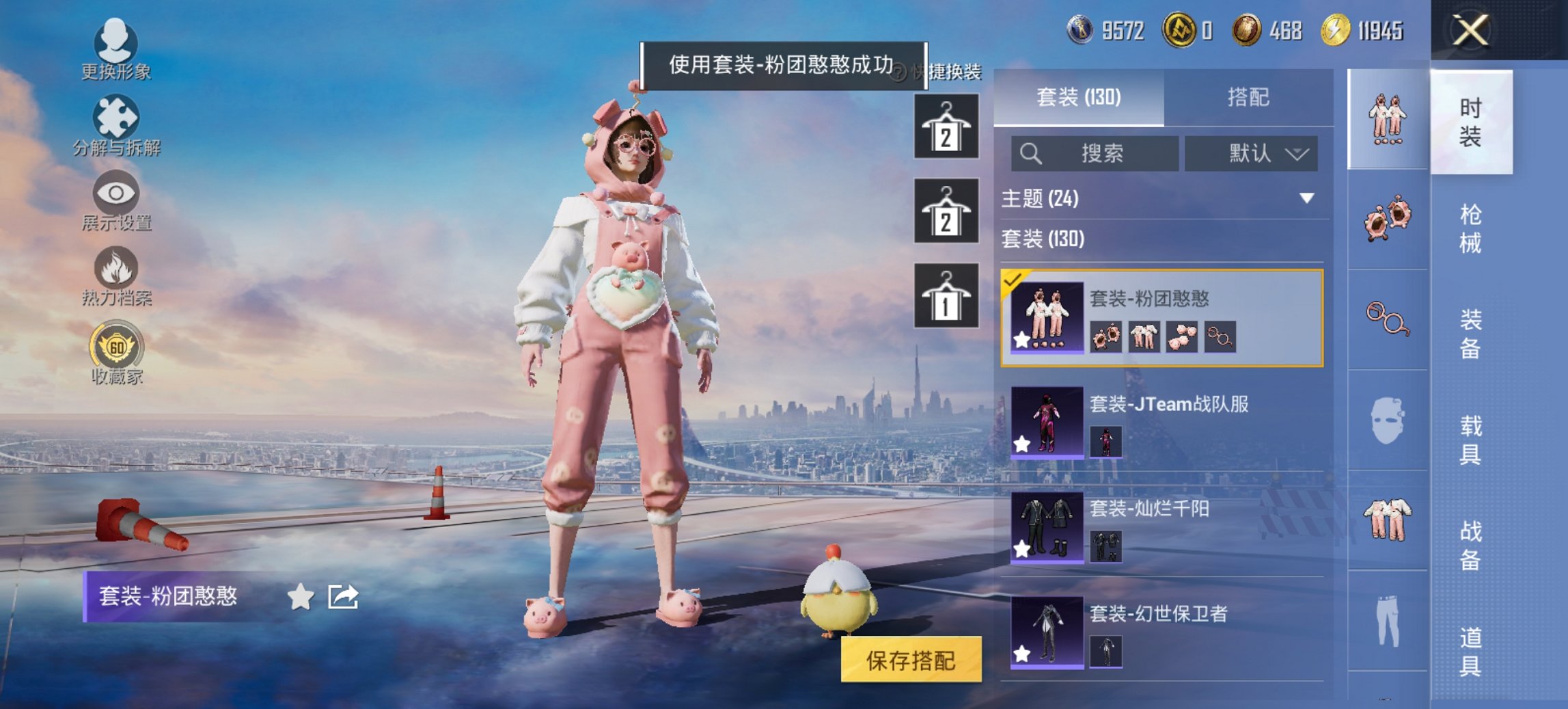Open the 默认 sort dropdown
Screen dimensions: 1568x709
coord(1251,153)
